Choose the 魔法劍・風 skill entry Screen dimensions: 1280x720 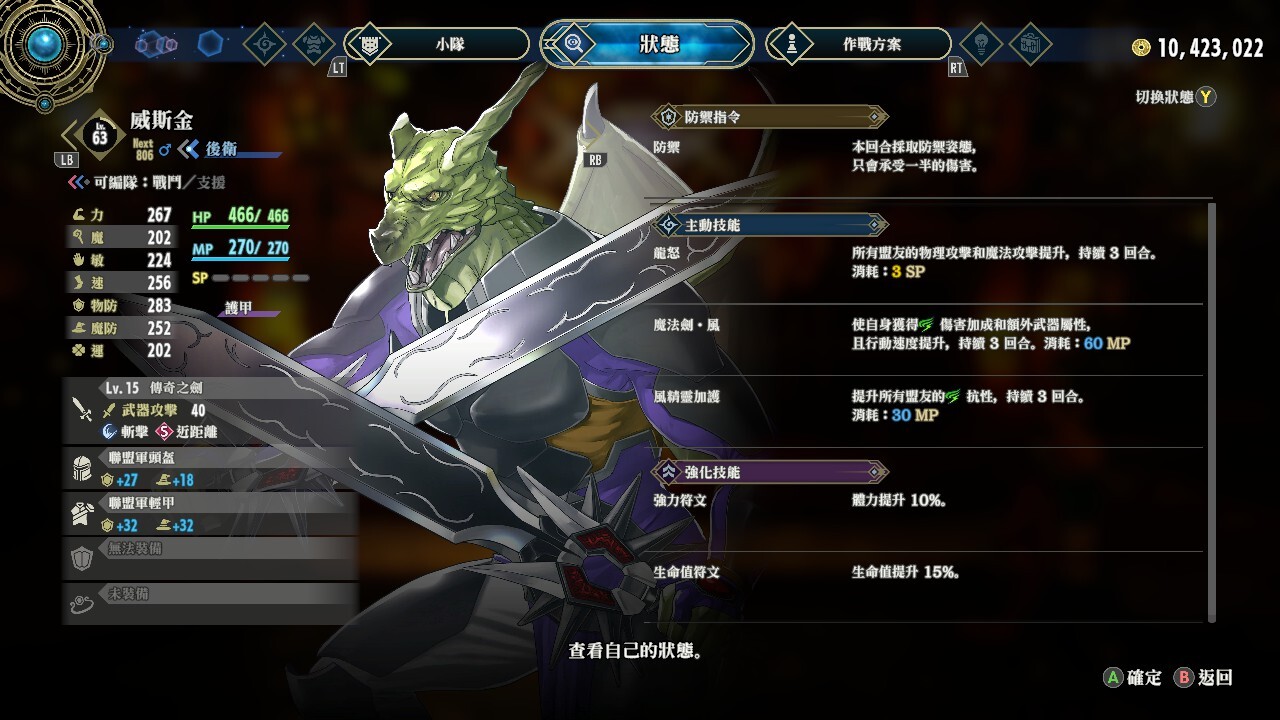[x=925, y=334]
